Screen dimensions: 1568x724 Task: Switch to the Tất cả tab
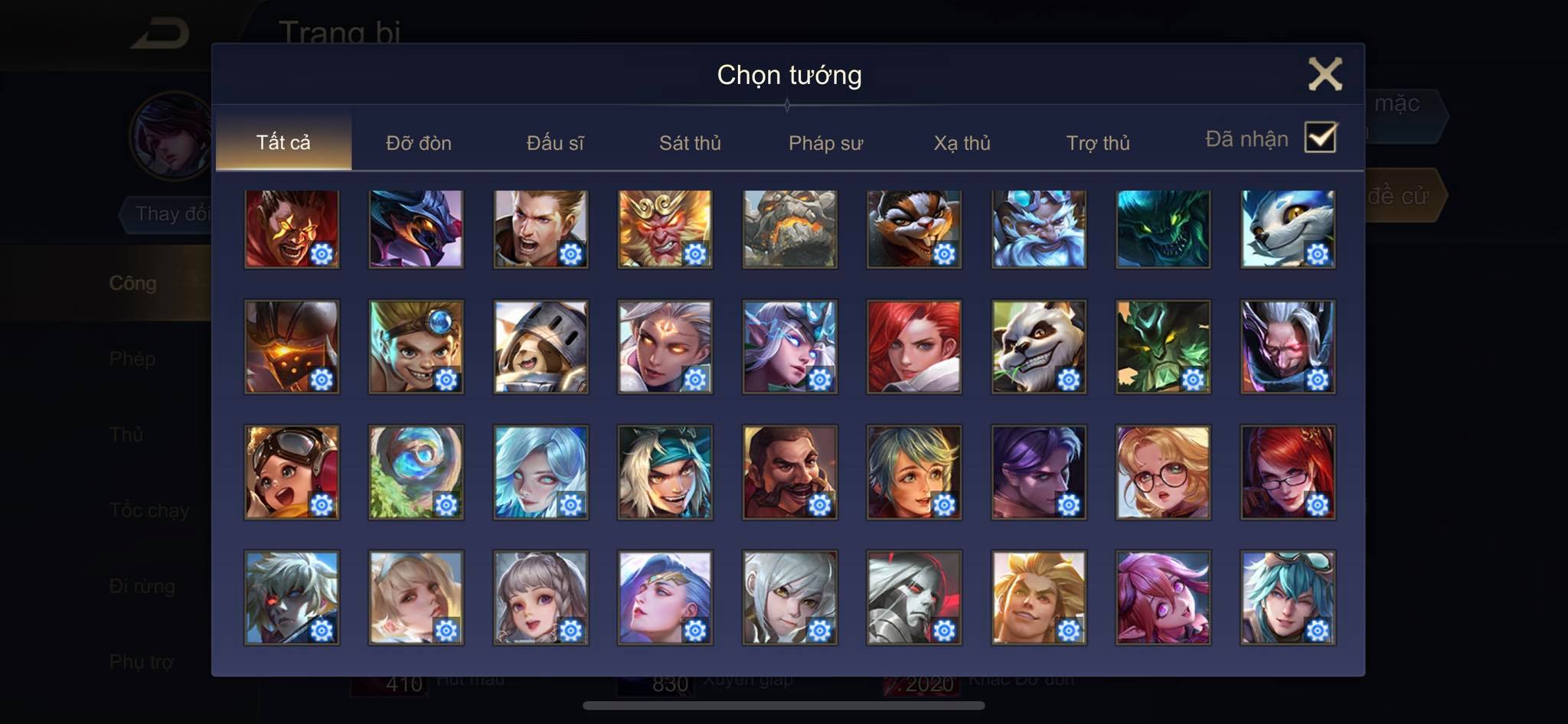tap(283, 142)
